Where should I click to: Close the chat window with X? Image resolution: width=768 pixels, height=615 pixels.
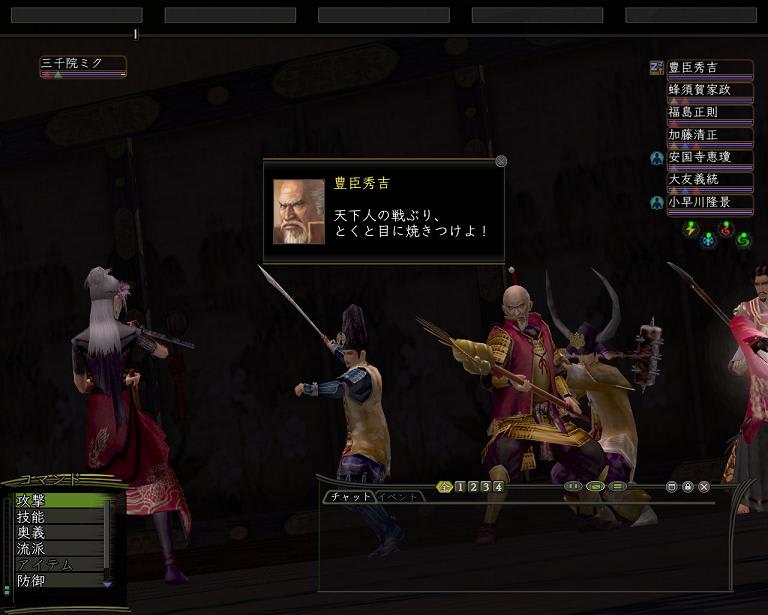(x=704, y=487)
